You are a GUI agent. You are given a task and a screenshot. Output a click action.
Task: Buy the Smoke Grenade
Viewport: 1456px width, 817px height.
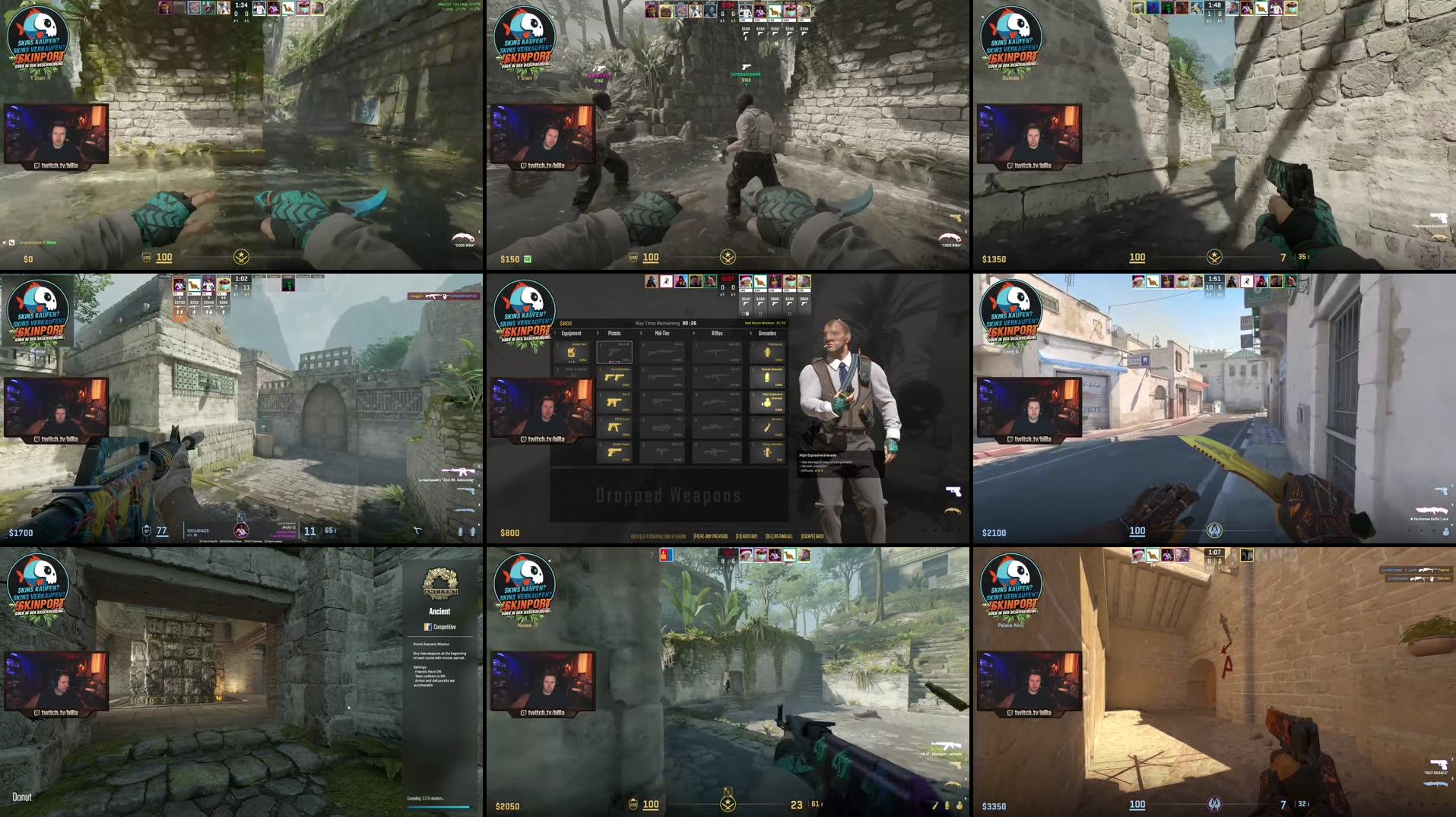(767, 378)
